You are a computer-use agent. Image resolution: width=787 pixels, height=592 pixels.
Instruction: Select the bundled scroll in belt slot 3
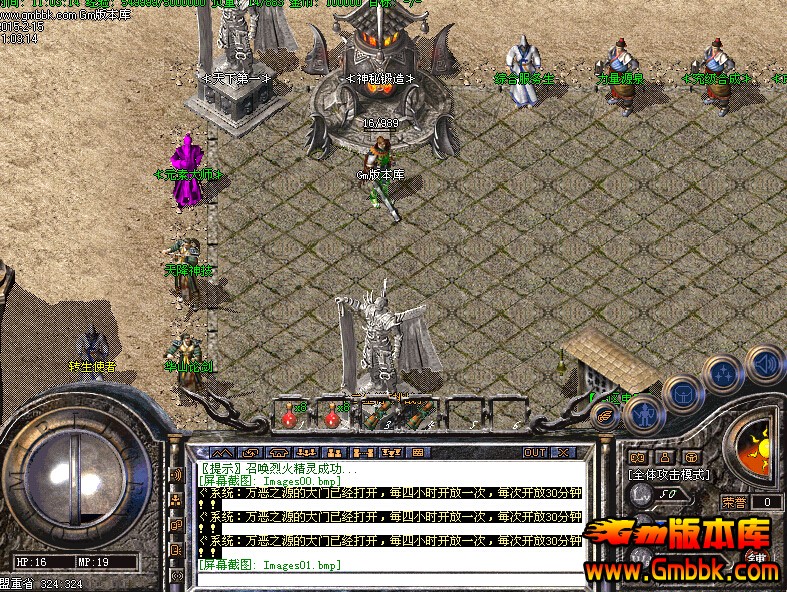(x=378, y=411)
